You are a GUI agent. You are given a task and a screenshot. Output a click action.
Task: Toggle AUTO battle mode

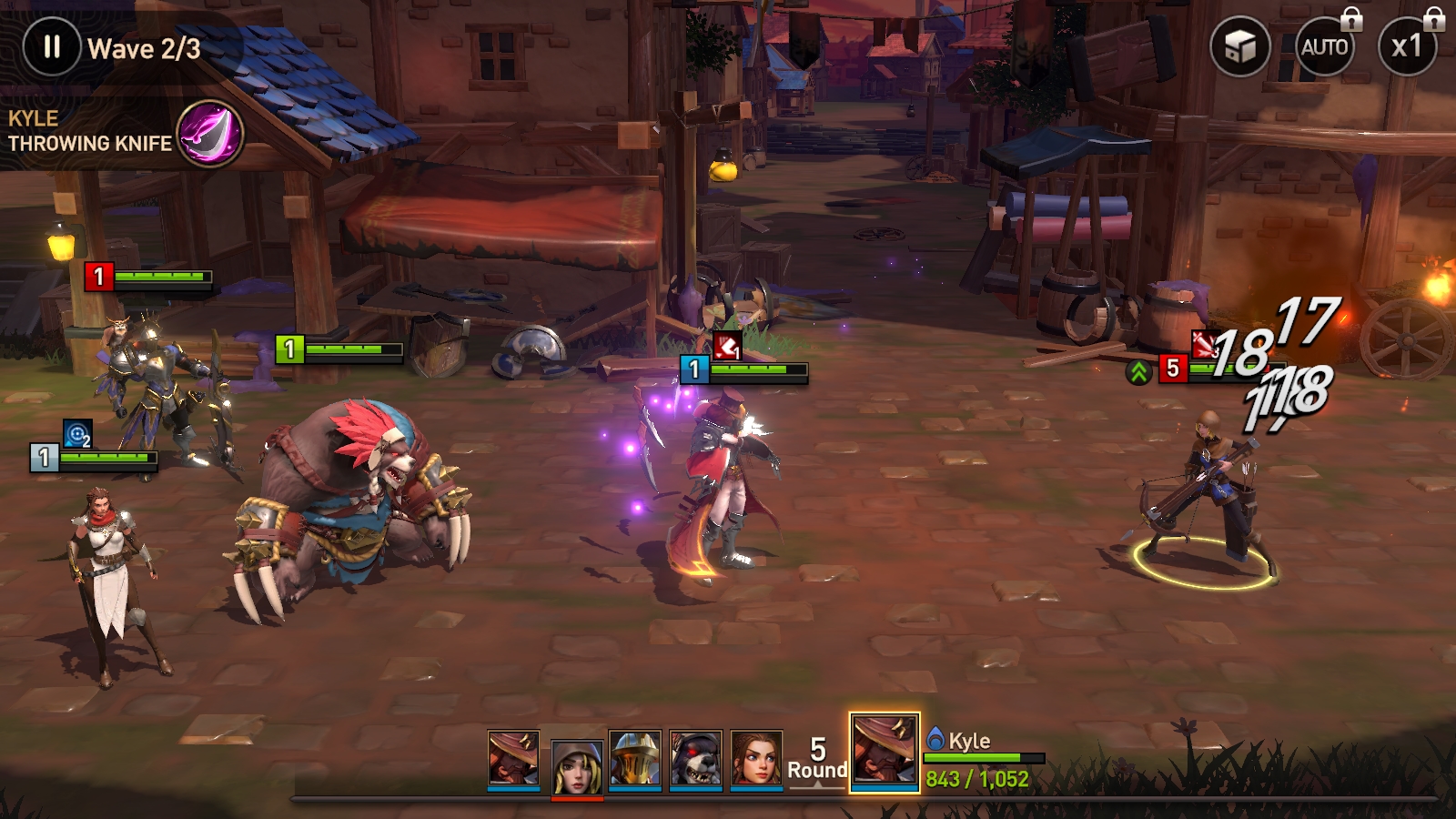[1324, 47]
